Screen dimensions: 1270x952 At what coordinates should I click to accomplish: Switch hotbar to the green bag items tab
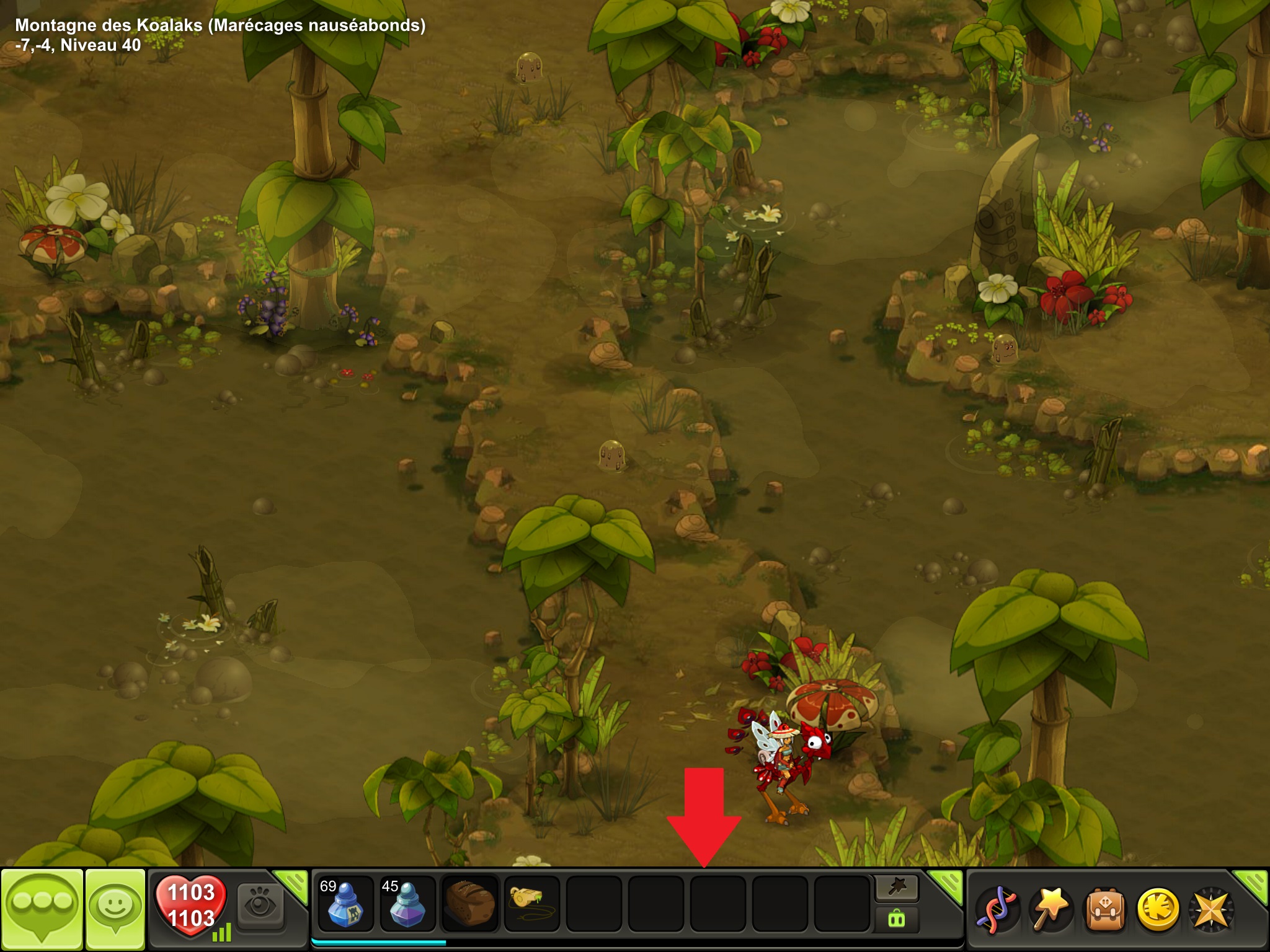coord(897,919)
